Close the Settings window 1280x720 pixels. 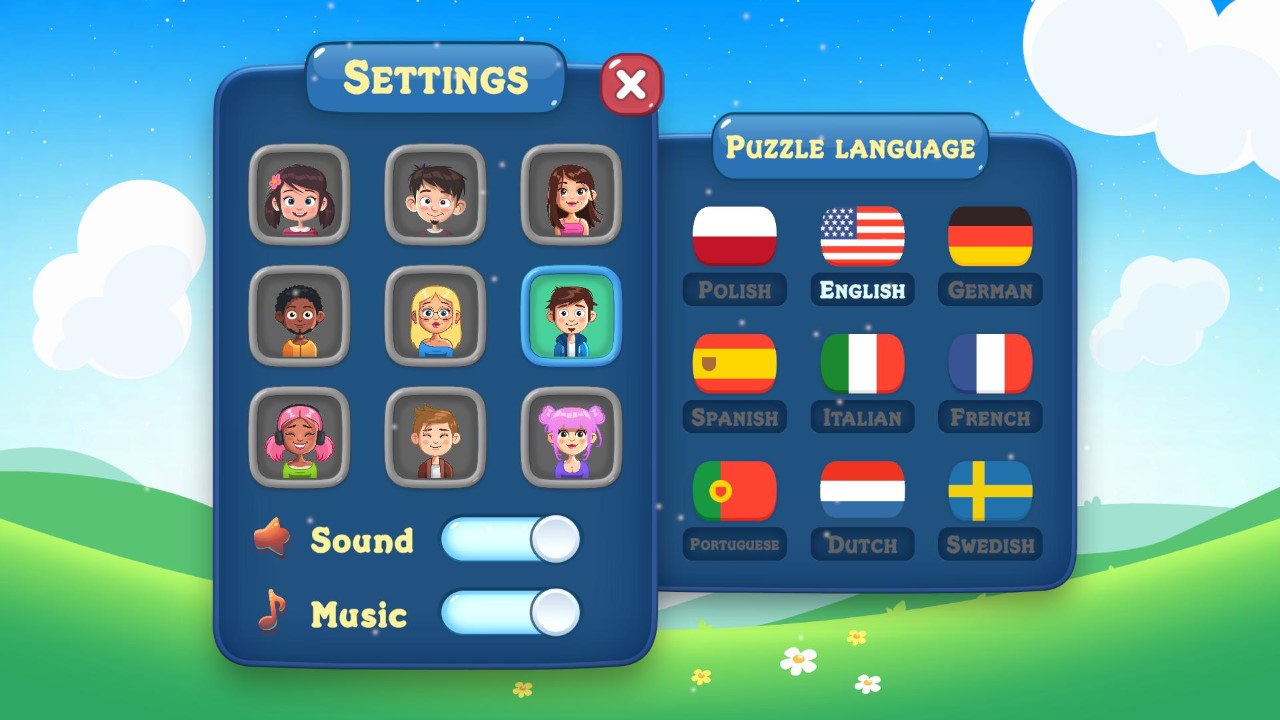tap(630, 85)
